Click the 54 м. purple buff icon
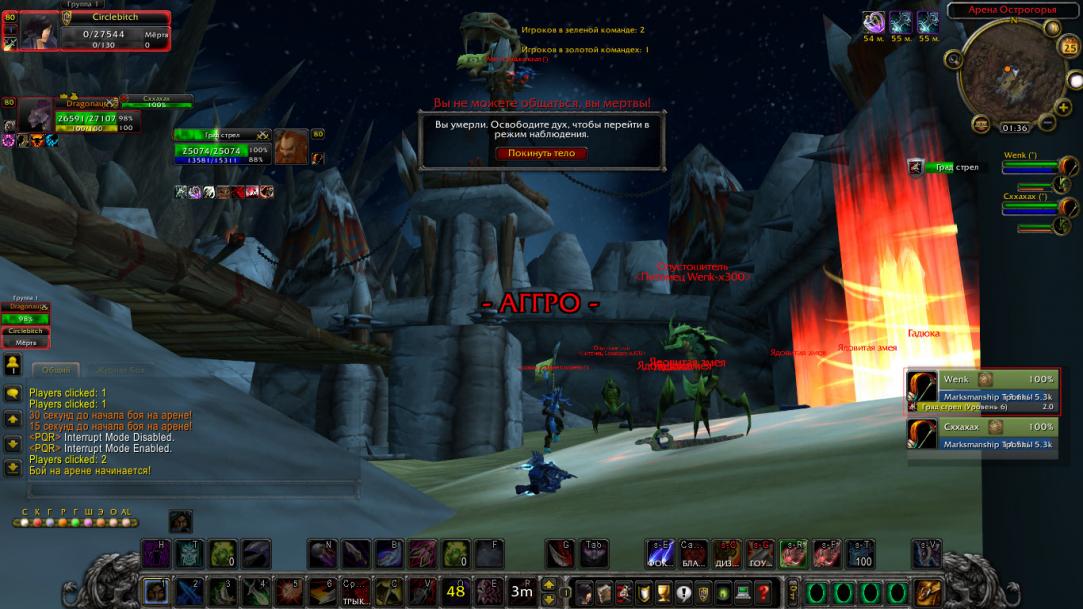This screenshot has width=1083, height=609. click(x=873, y=22)
